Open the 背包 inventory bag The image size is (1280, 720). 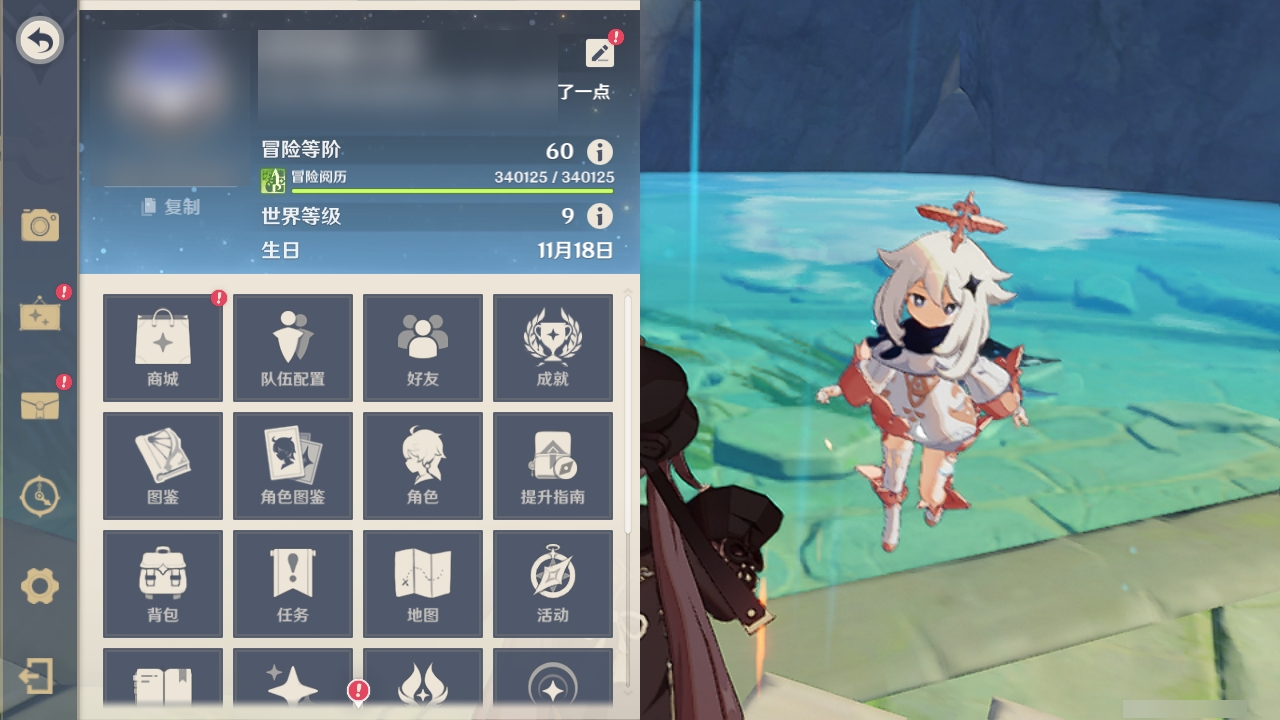pos(162,584)
